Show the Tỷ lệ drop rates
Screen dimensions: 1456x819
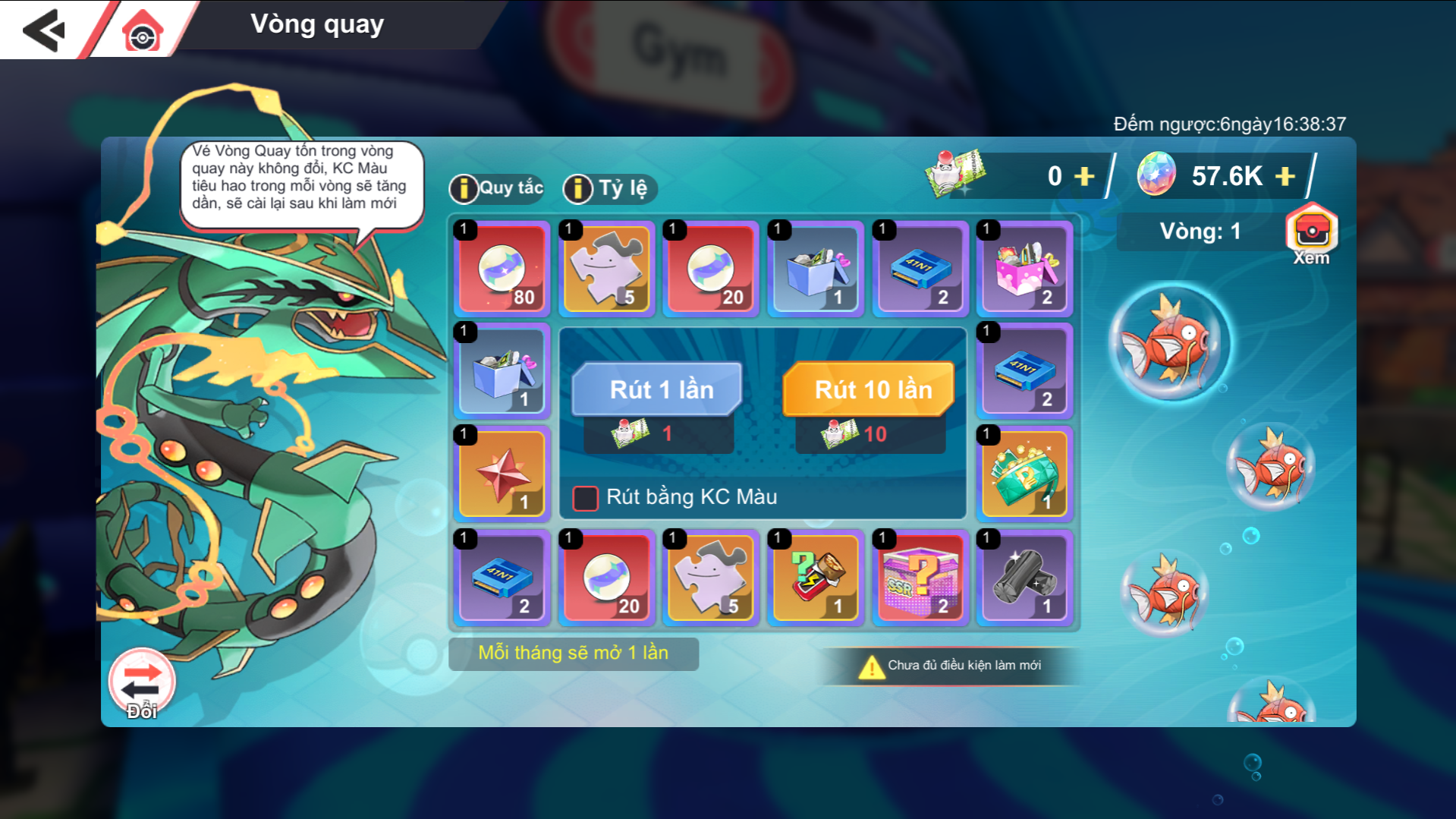tap(610, 188)
